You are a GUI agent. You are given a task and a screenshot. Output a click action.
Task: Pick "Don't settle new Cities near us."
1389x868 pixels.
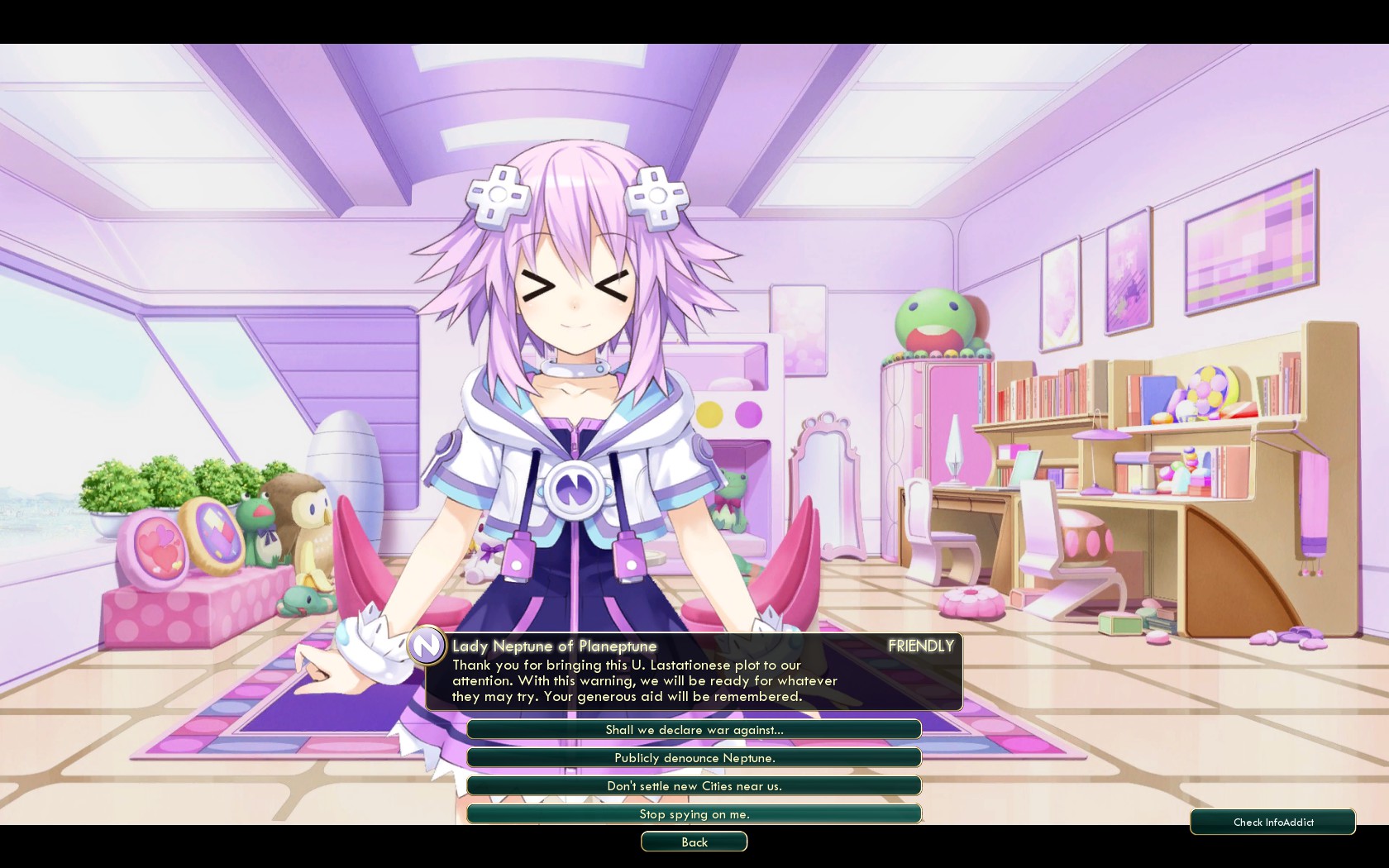(694, 785)
